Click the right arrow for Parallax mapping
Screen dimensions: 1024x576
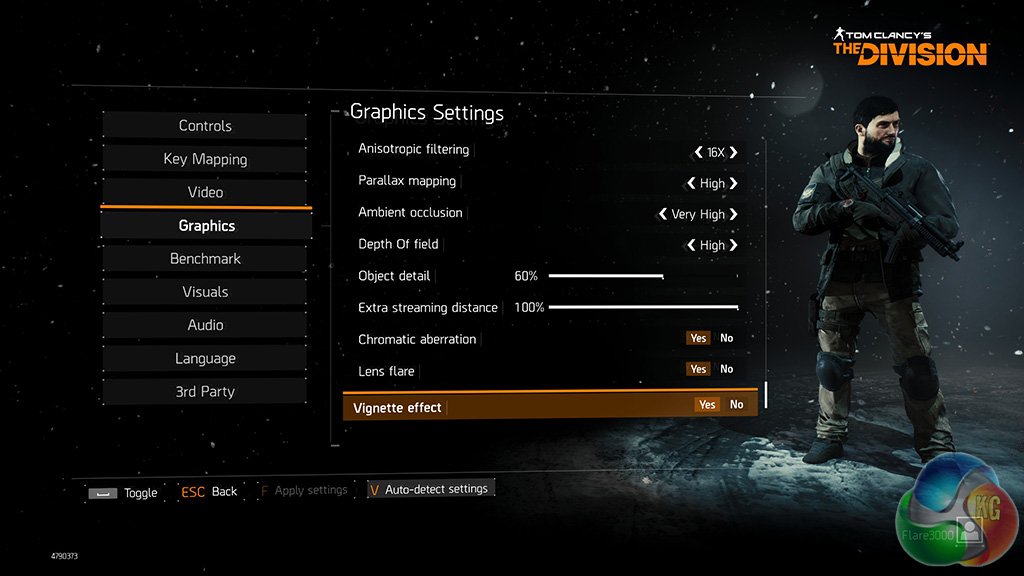734,184
